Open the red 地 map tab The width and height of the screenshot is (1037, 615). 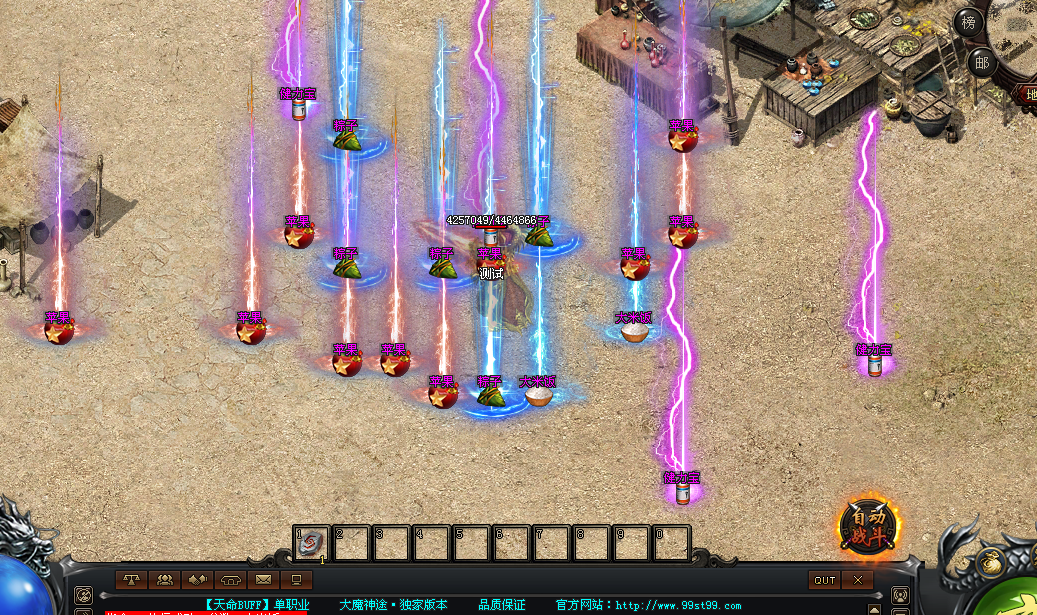[1029, 95]
